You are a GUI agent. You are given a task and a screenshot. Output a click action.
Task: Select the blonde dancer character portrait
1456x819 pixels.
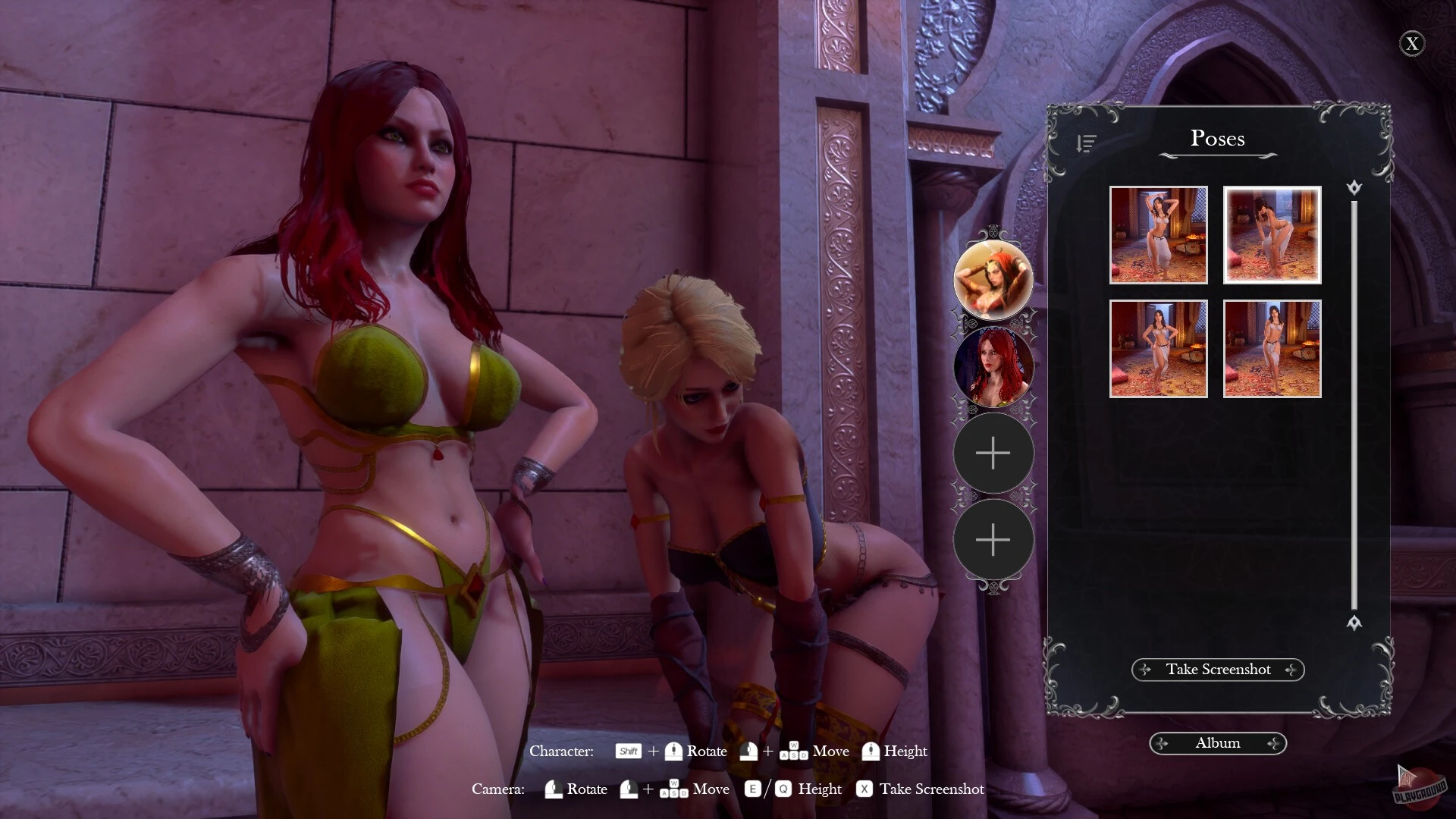pyautogui.click(x=993, y=280)
